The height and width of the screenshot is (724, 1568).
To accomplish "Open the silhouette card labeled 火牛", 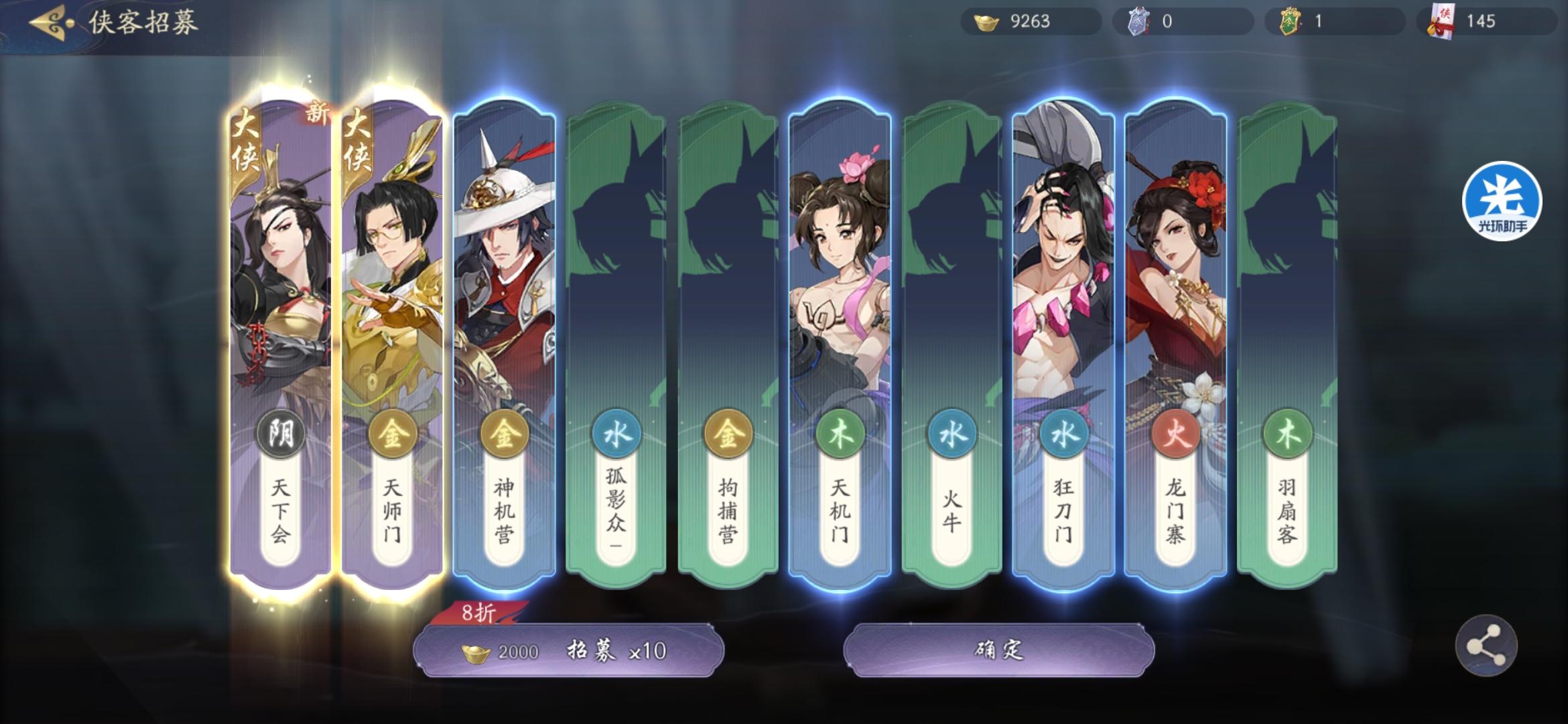I will pos(952,302).
